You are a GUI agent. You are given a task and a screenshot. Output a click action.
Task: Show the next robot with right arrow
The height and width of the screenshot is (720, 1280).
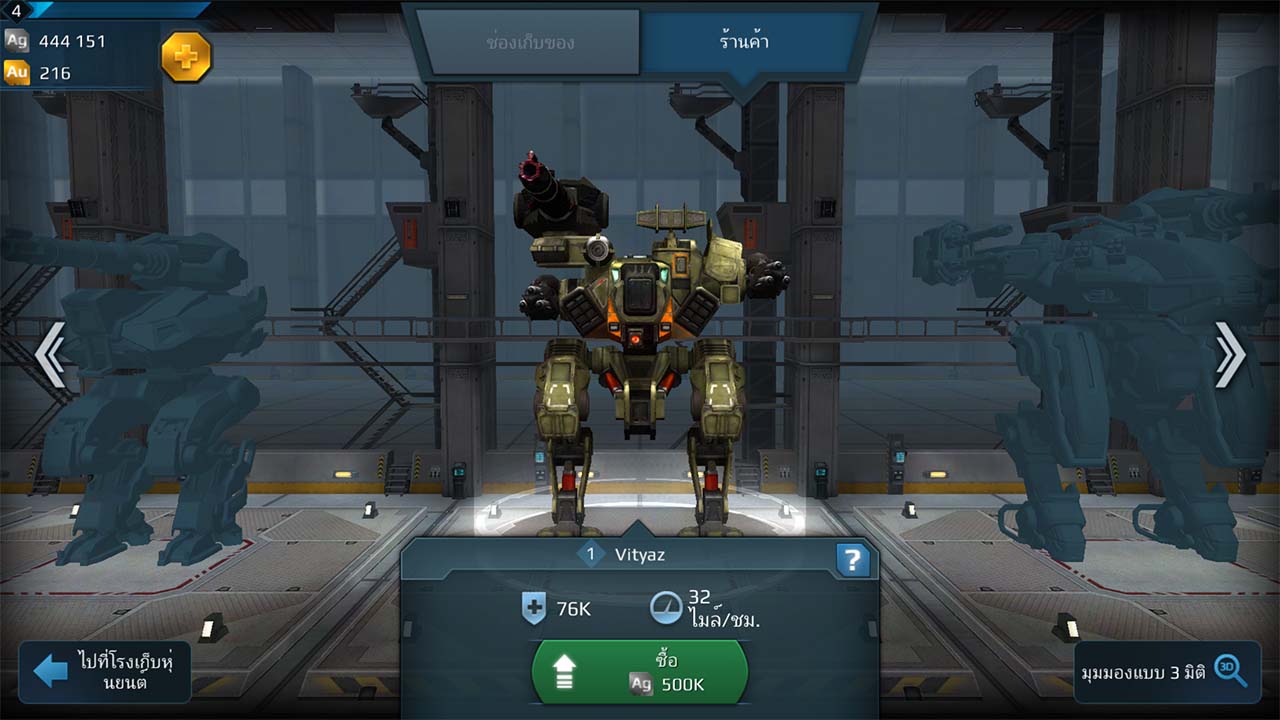pos(1229,353)
